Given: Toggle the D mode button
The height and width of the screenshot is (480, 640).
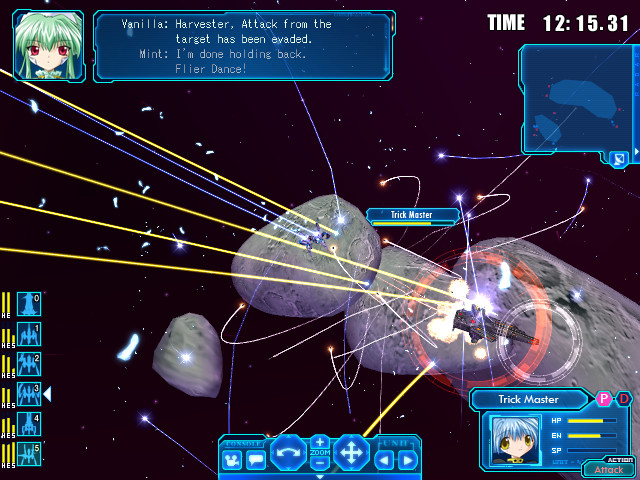Looking at the screenshot, I should [x=623, y=399].
